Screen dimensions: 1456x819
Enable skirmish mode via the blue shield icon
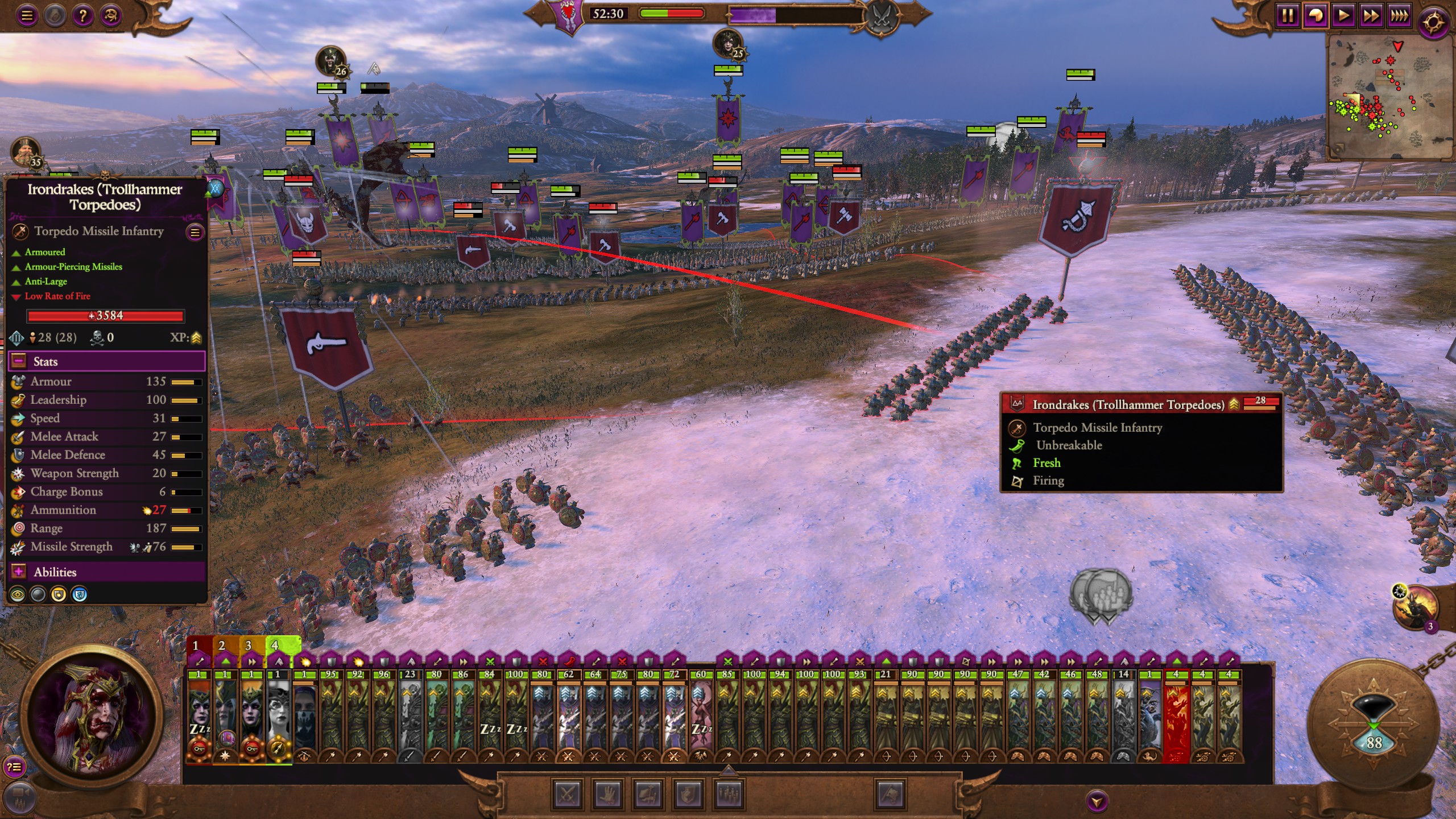coord(78,595)
